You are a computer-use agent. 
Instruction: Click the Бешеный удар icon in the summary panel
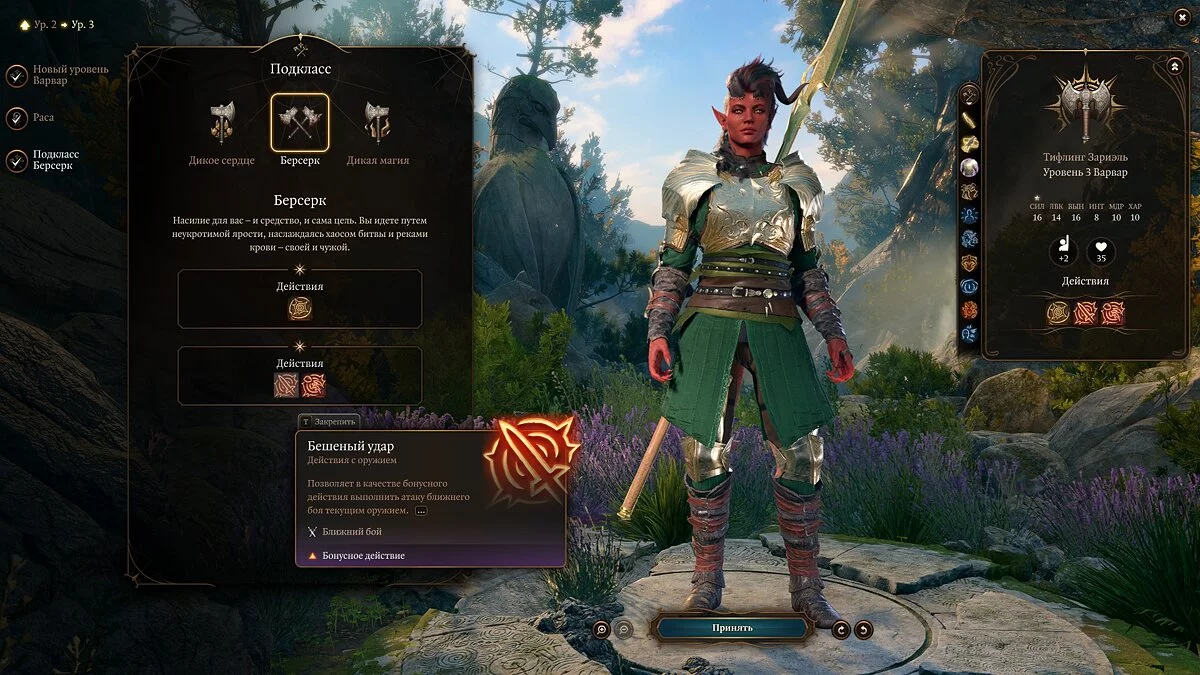(x=1085, y=313)
